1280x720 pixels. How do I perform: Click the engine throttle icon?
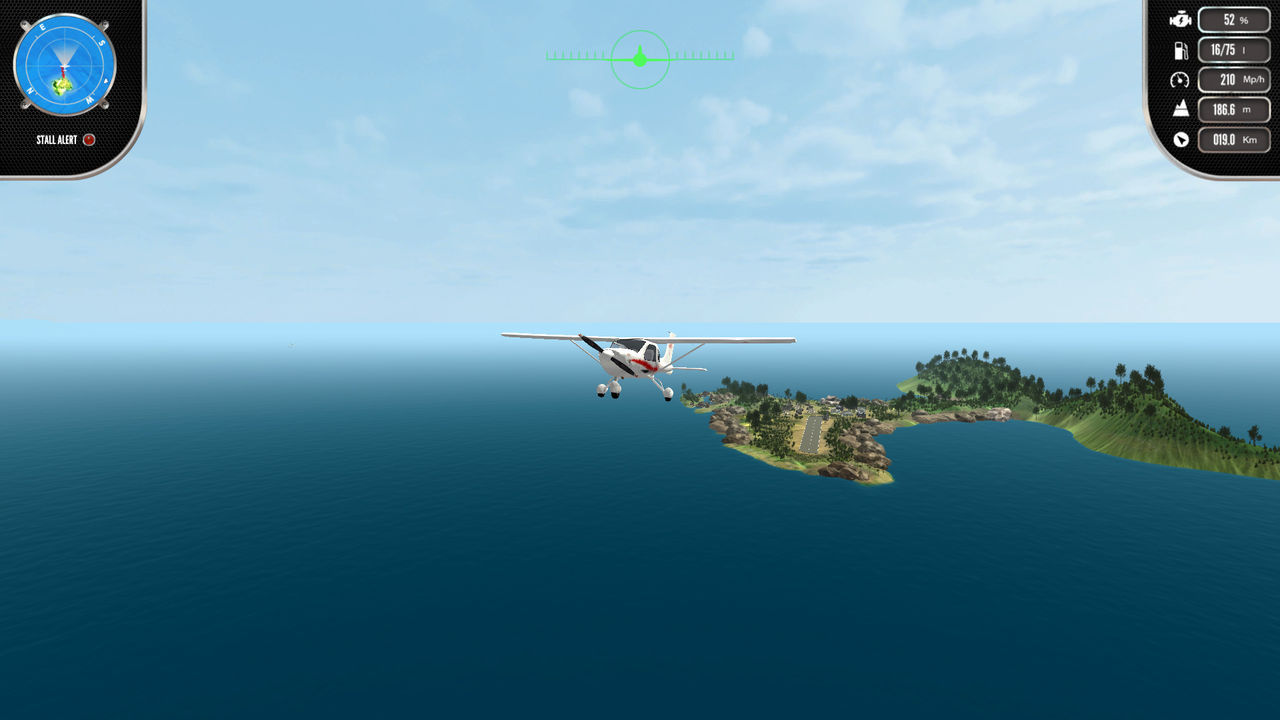1181,18
